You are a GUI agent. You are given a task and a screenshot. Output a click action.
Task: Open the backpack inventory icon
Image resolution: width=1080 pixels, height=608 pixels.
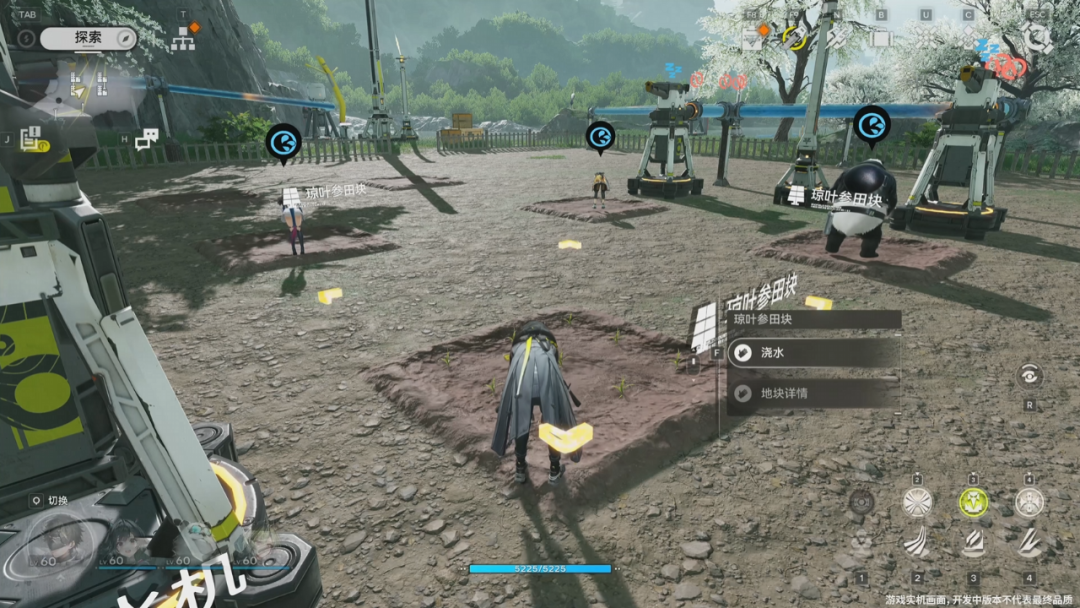pos(881,38)
